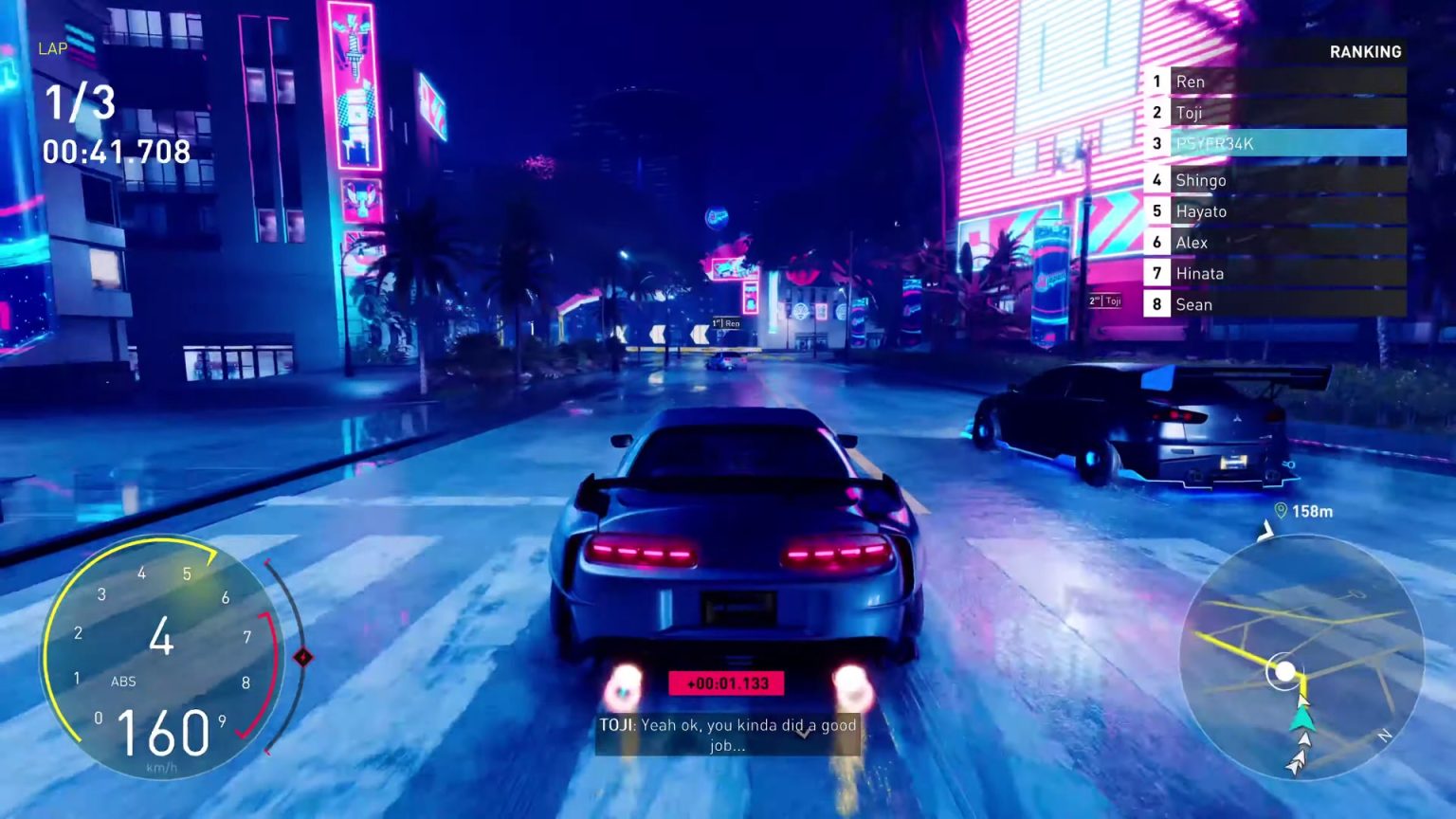Expand the RANKING panel header
Screen dimensions: 1456x819
click(x=1365, y=52)
